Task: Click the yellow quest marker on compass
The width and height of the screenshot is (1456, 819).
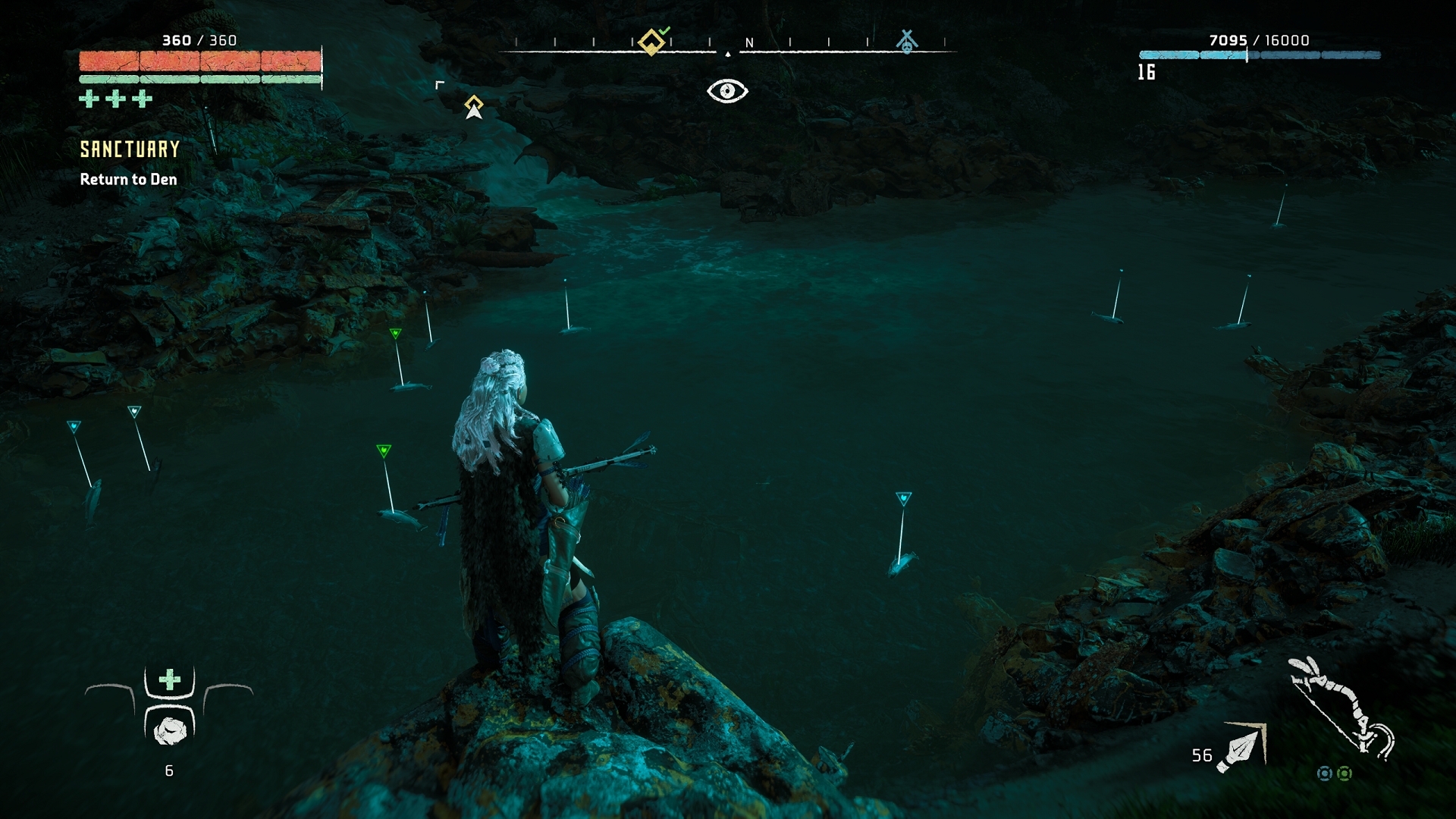Action: click(651, 41)
